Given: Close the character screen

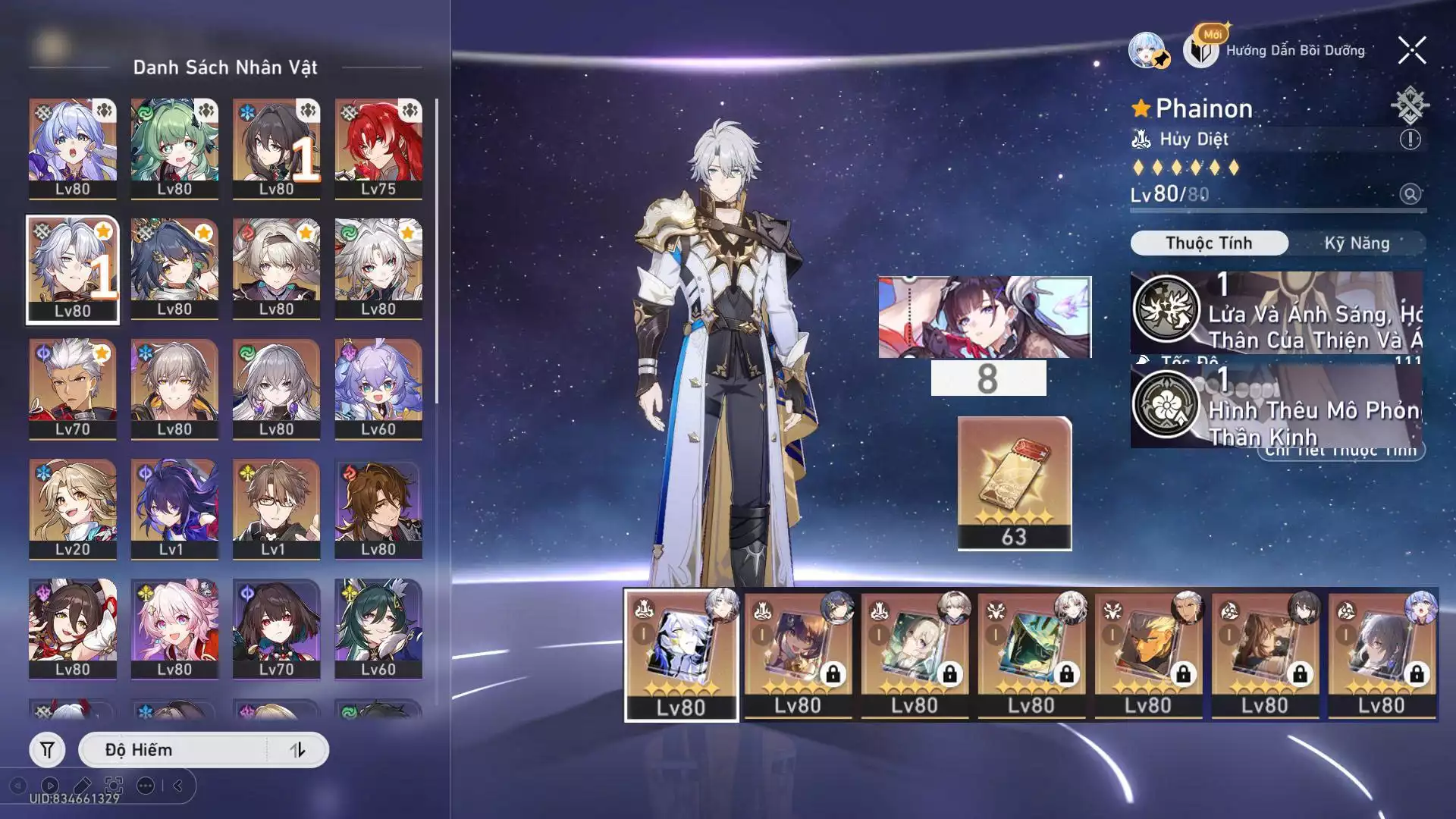Looking at the screenshot, I should point(1412,51).
